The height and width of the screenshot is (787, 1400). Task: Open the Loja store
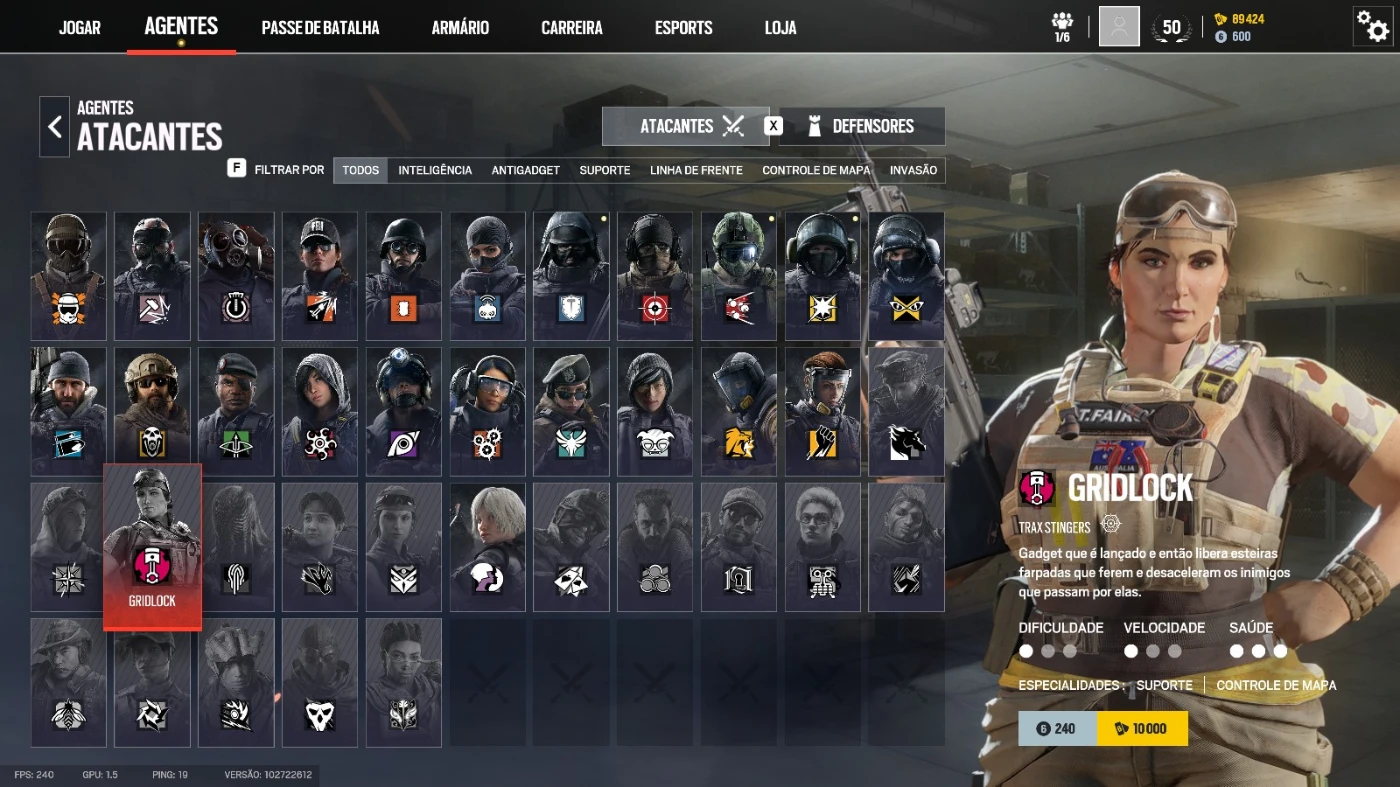pos(780,27)
